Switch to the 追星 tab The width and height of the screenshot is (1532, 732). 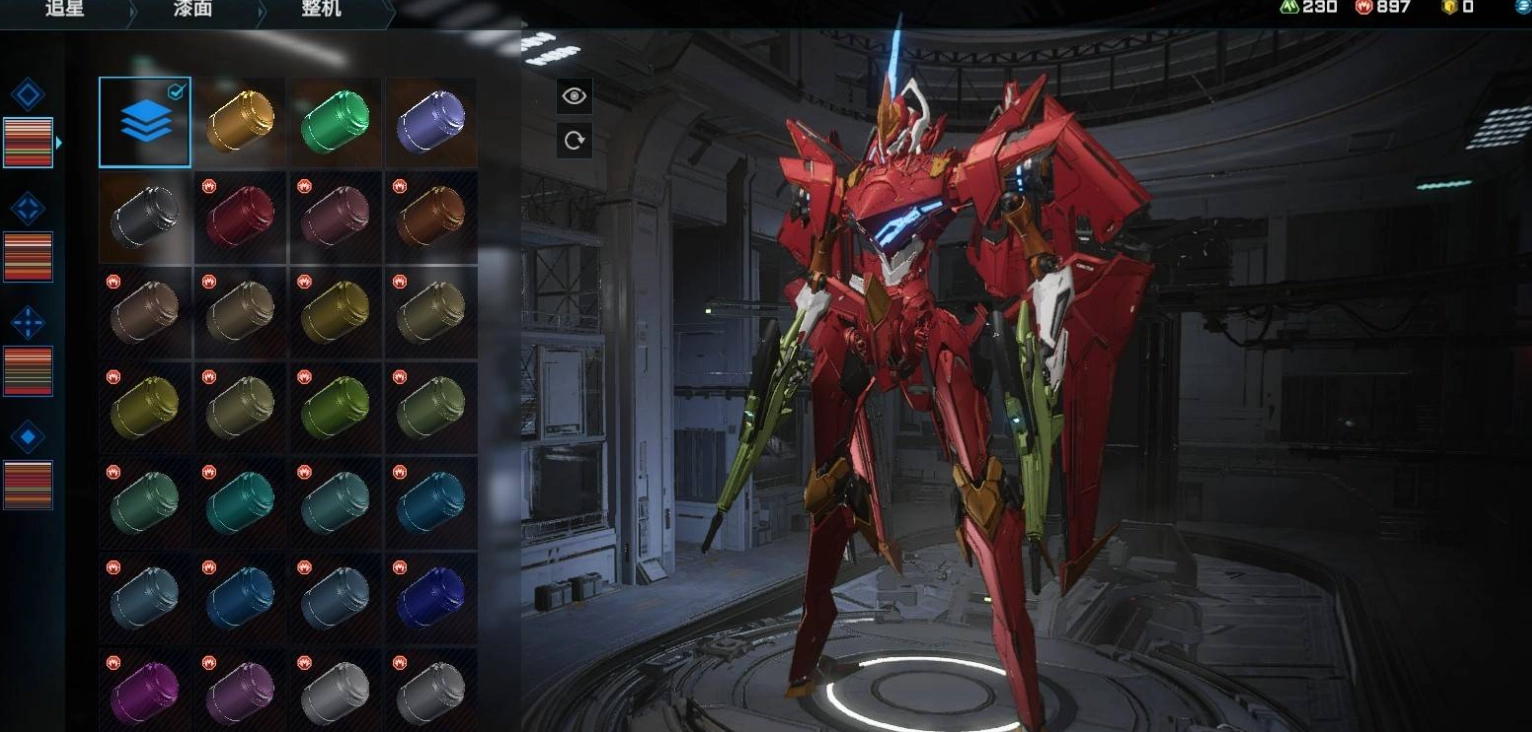coord(65,9)
